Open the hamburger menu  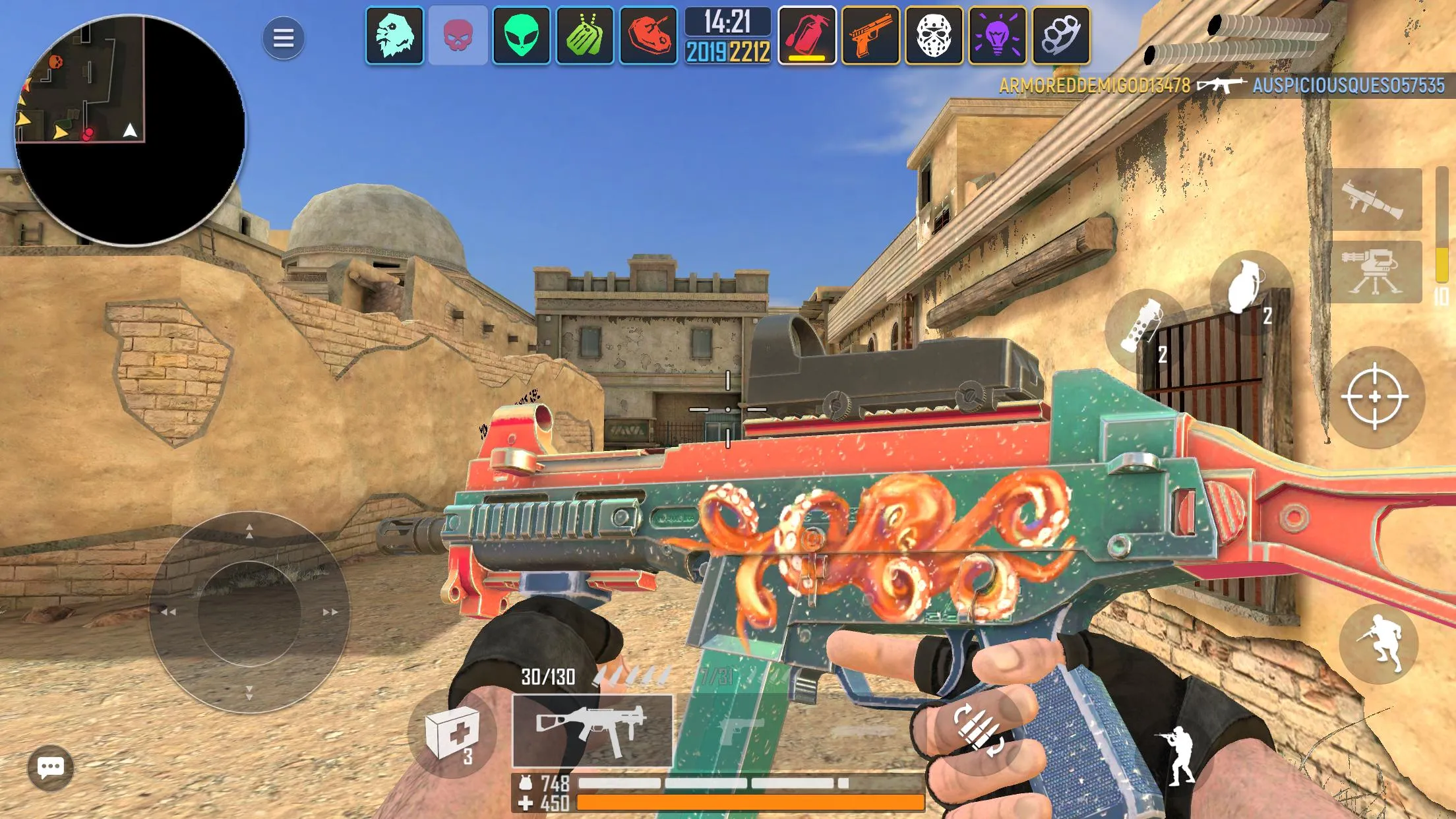[283, 38]
